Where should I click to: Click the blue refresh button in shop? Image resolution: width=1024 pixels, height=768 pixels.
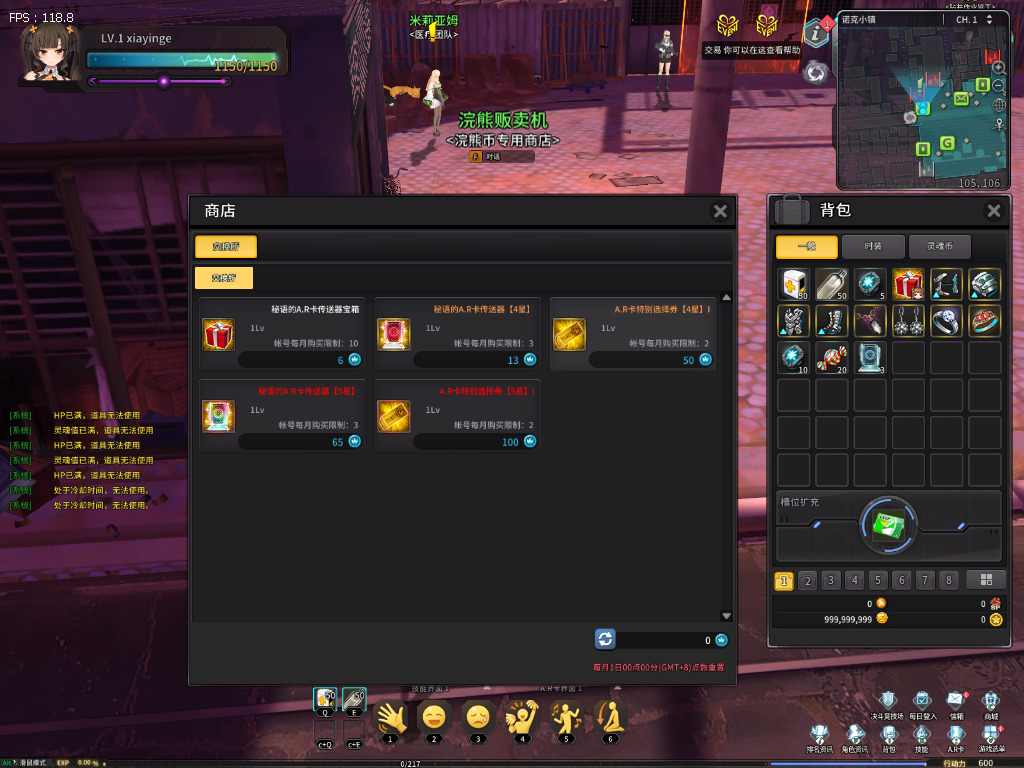605,639
